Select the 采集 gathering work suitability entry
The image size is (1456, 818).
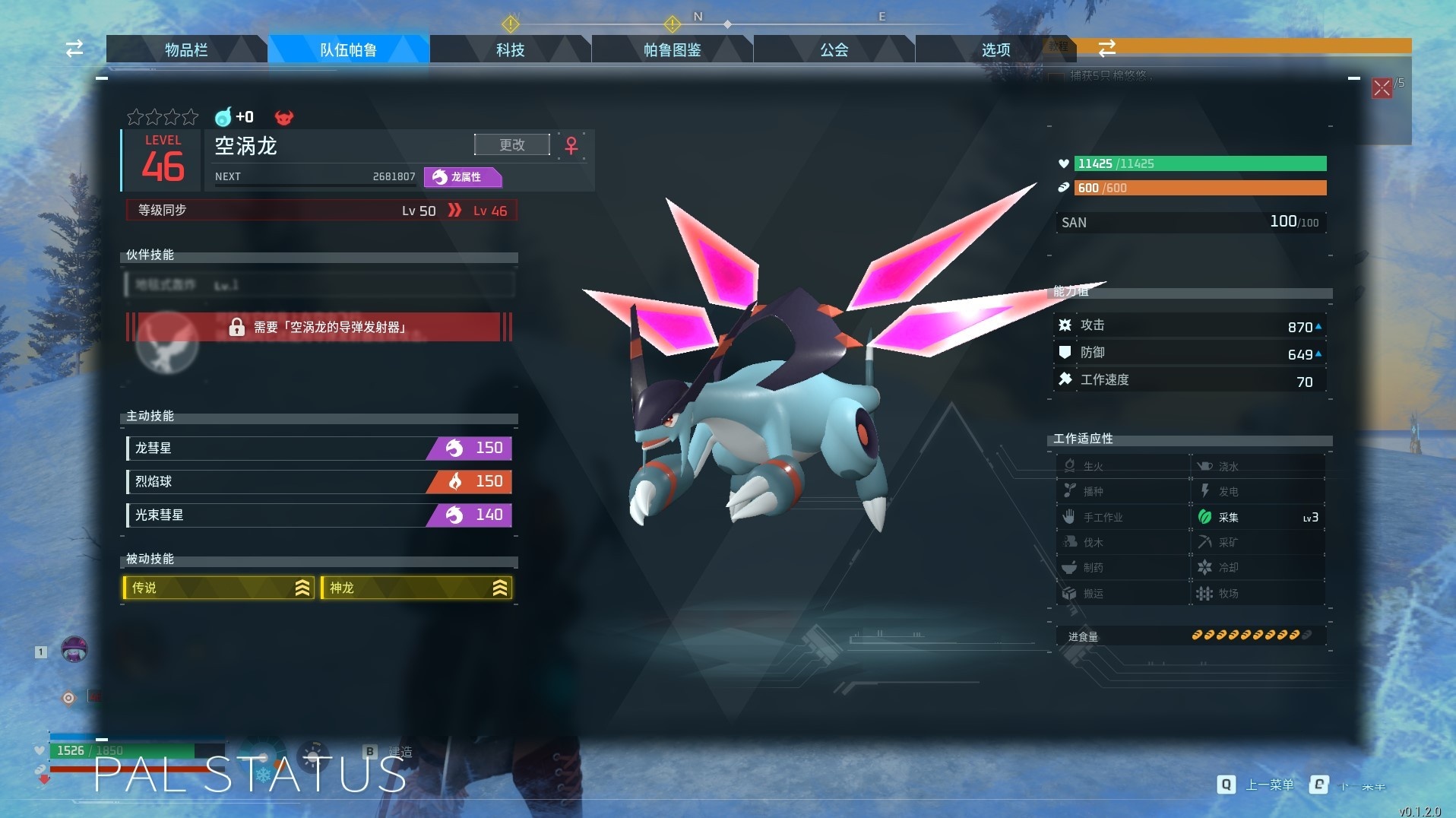point(1258,518)
